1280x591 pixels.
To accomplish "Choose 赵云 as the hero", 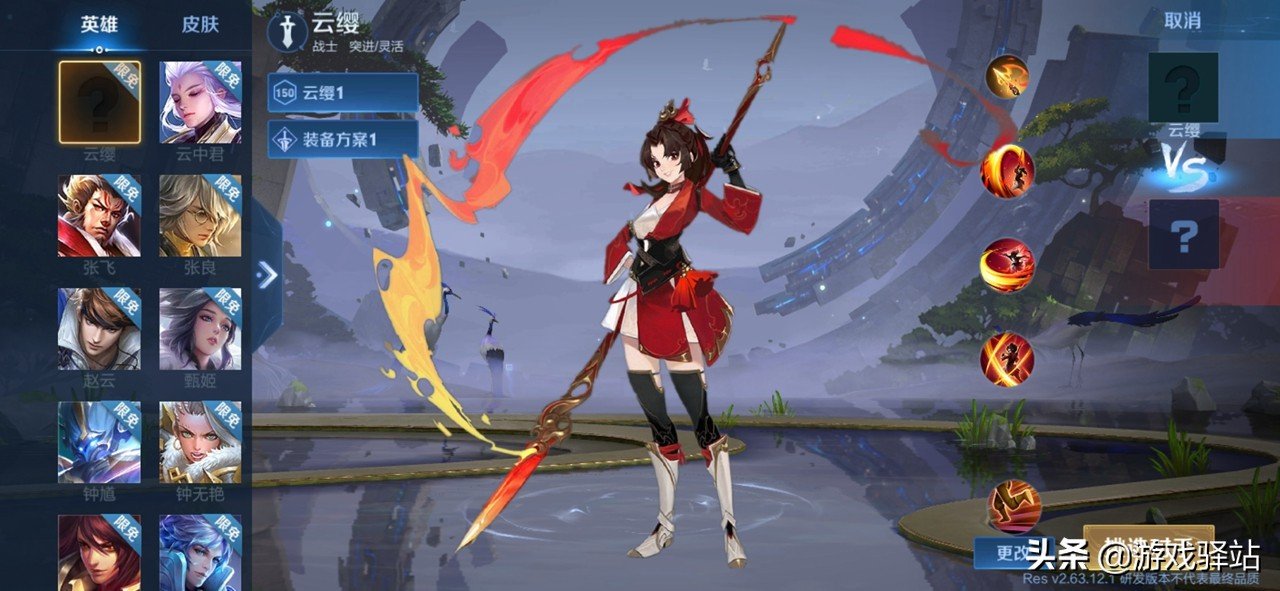I will click(x=99, y=329).
